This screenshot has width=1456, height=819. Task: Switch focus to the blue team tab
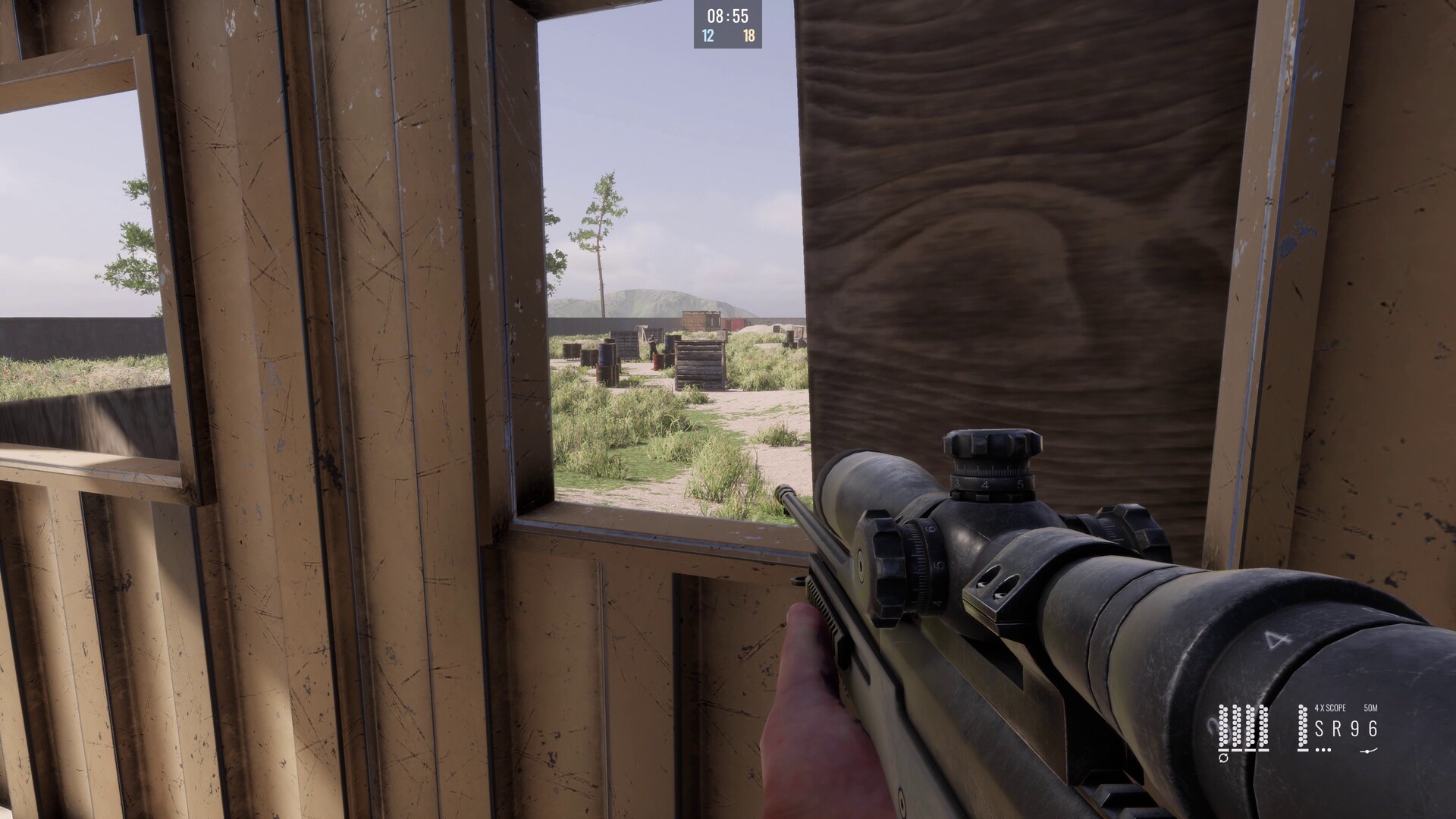pyautogui.click(x=708, y=34)
